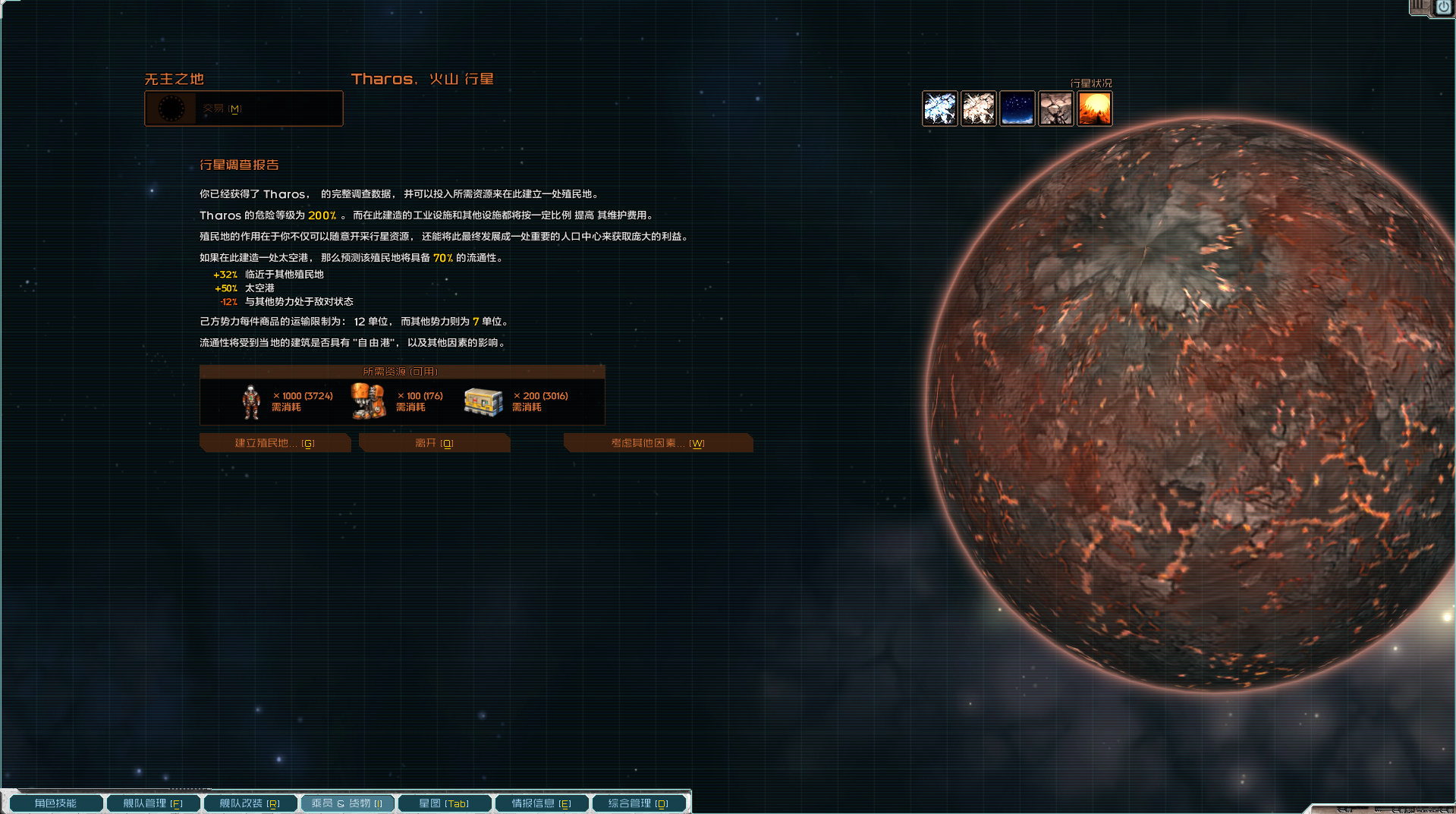The width and height of the screenshot is (1456, 814).
Task: Switch to 舰队管理 fleet management tab
Action: point(153,803)
